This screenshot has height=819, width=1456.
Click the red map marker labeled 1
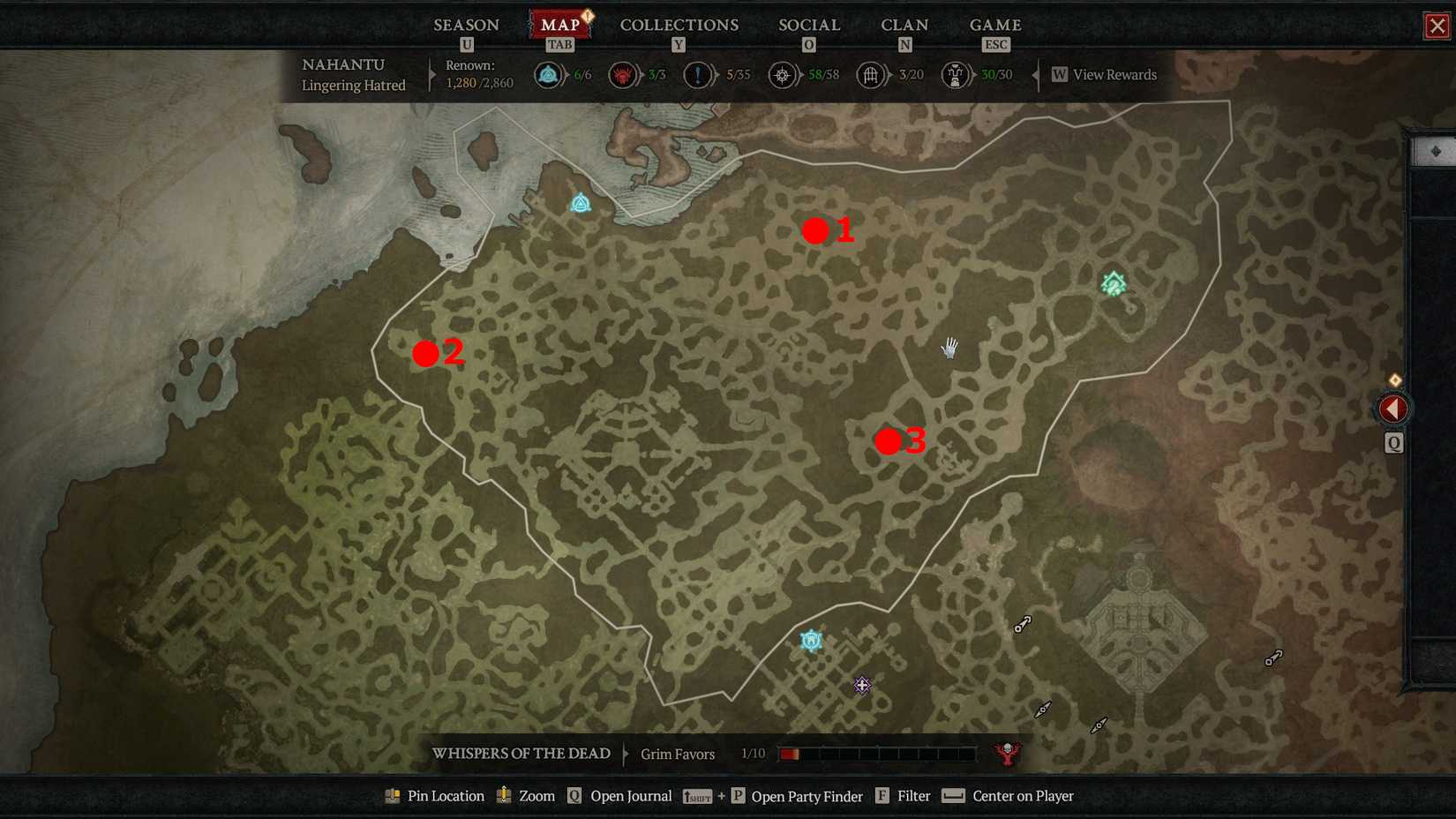[815, 231]
